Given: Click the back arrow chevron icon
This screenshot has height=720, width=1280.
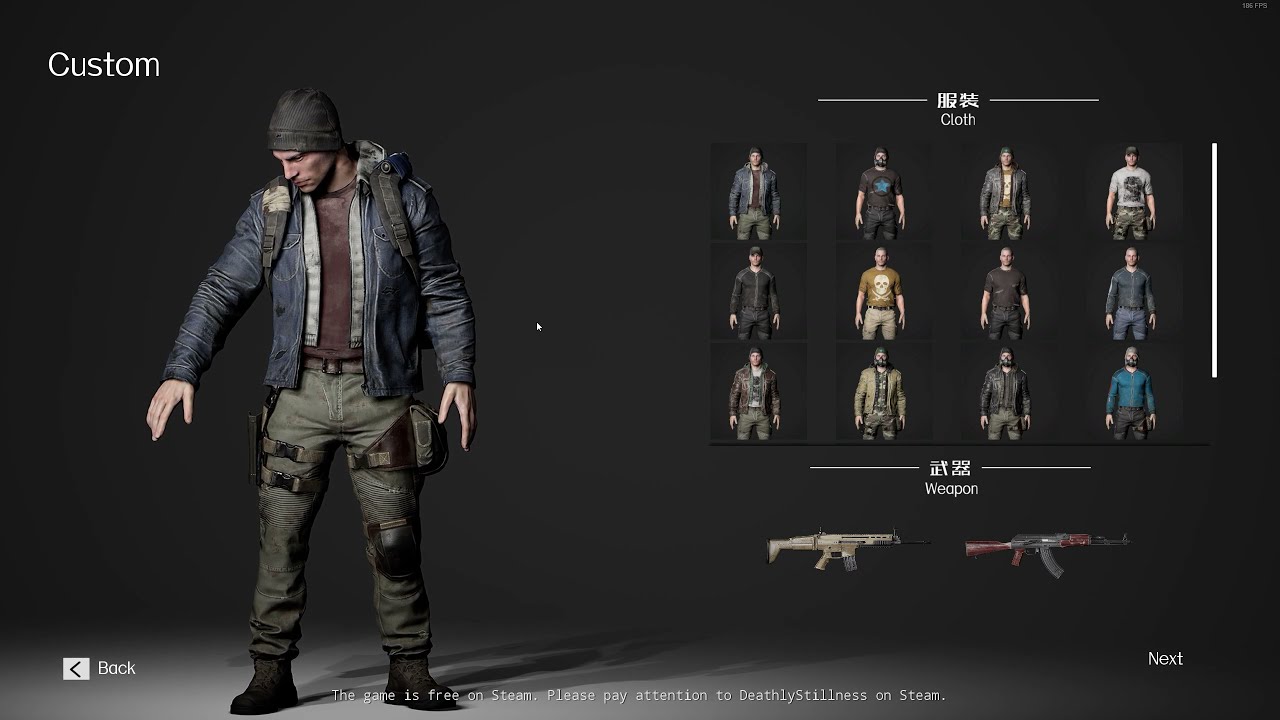Looking at the screenshot, I should point(76,668).
